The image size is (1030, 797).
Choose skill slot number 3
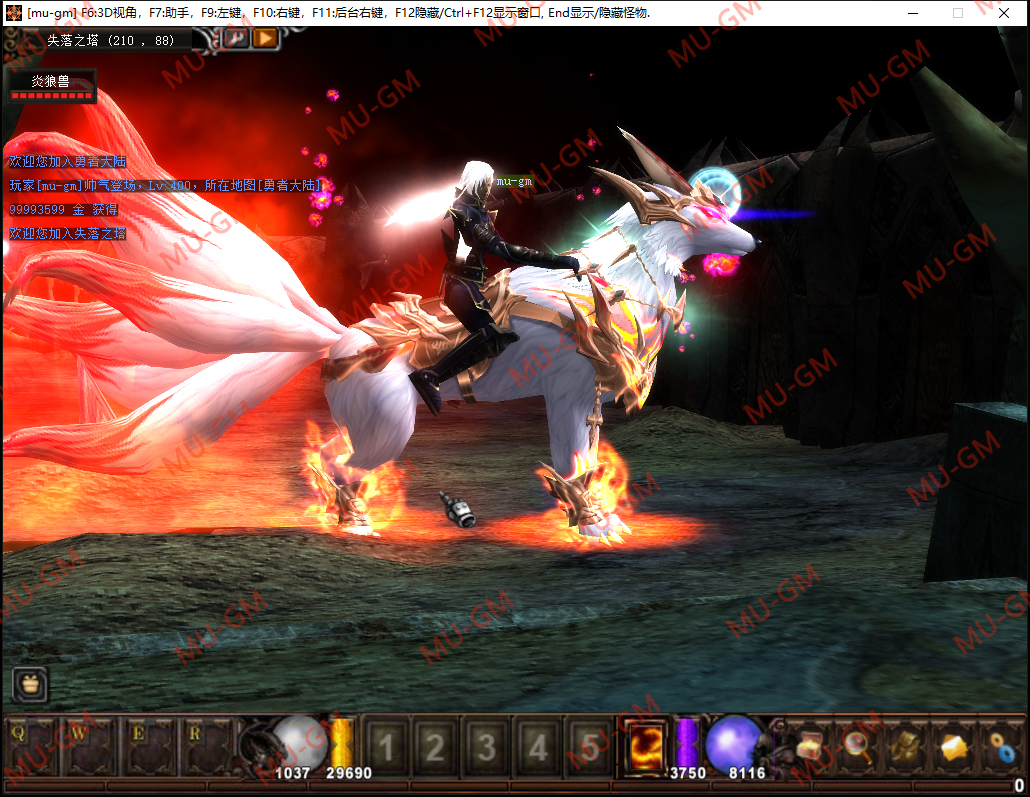[x=487, y=747]
